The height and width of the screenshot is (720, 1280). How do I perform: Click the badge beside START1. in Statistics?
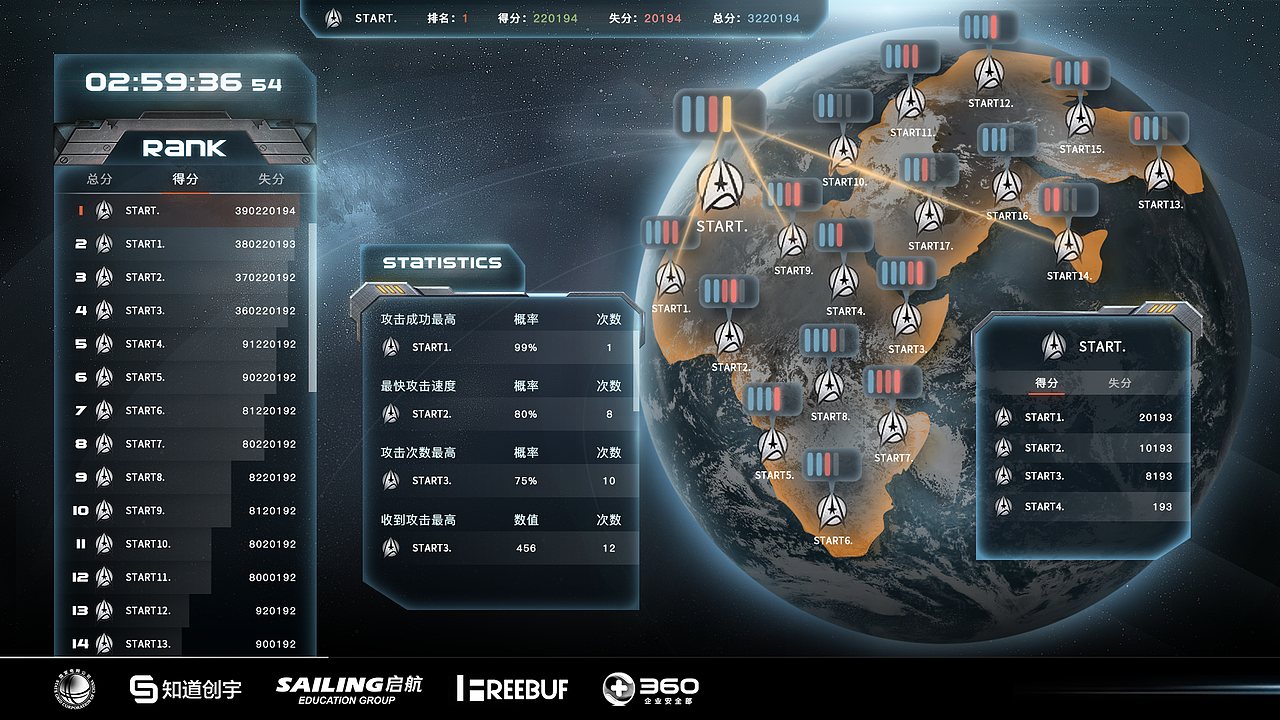[390, 347]
